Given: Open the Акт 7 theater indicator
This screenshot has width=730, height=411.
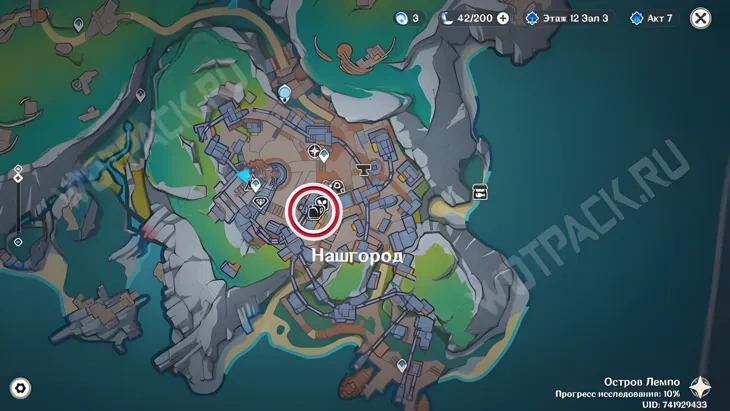Looking at the screenshot, I should 651,18.
